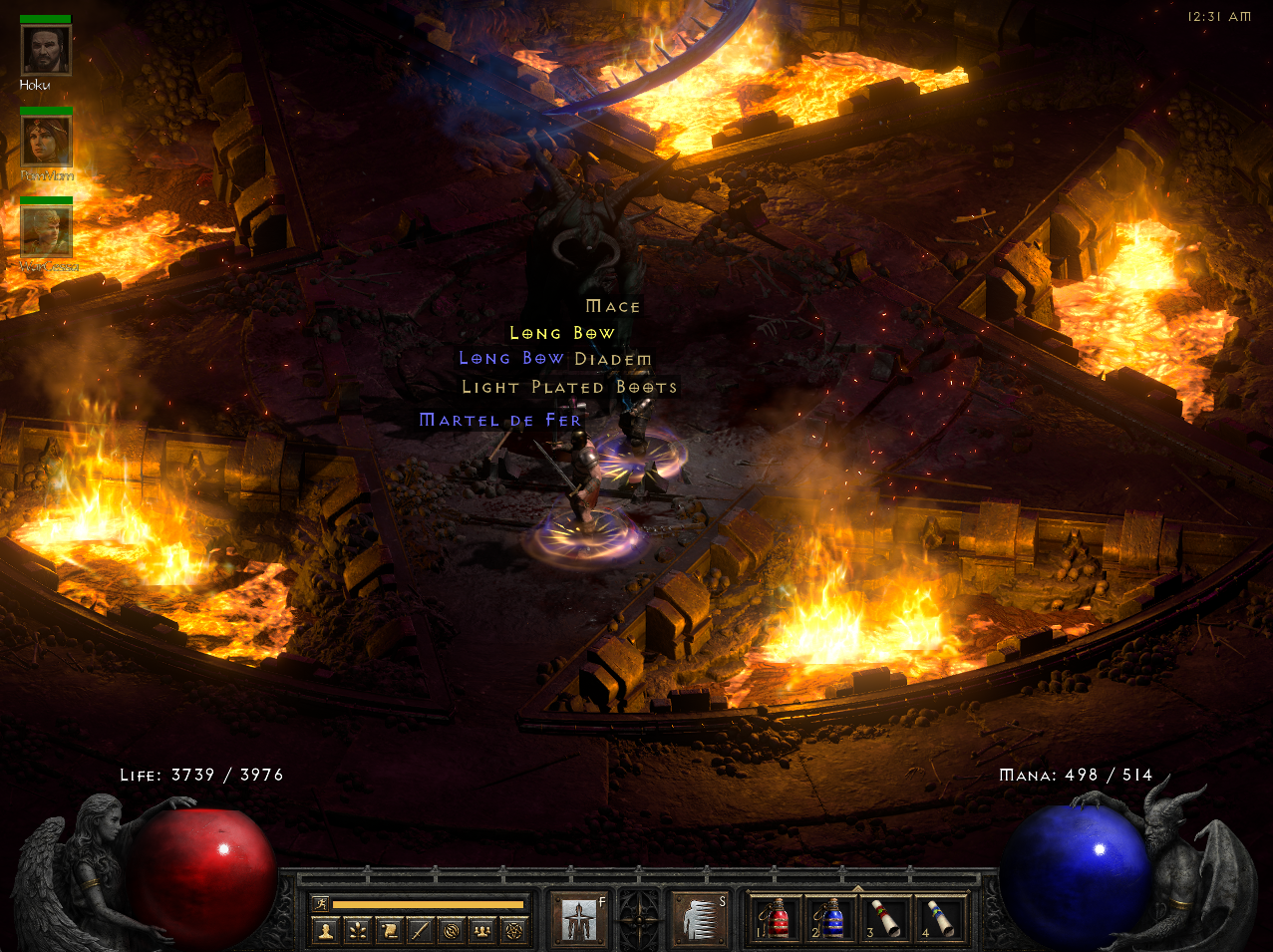The image size is (1273, 952).
Task: Select the dark-haired woman's party portrait
Action: click(46, 141)
